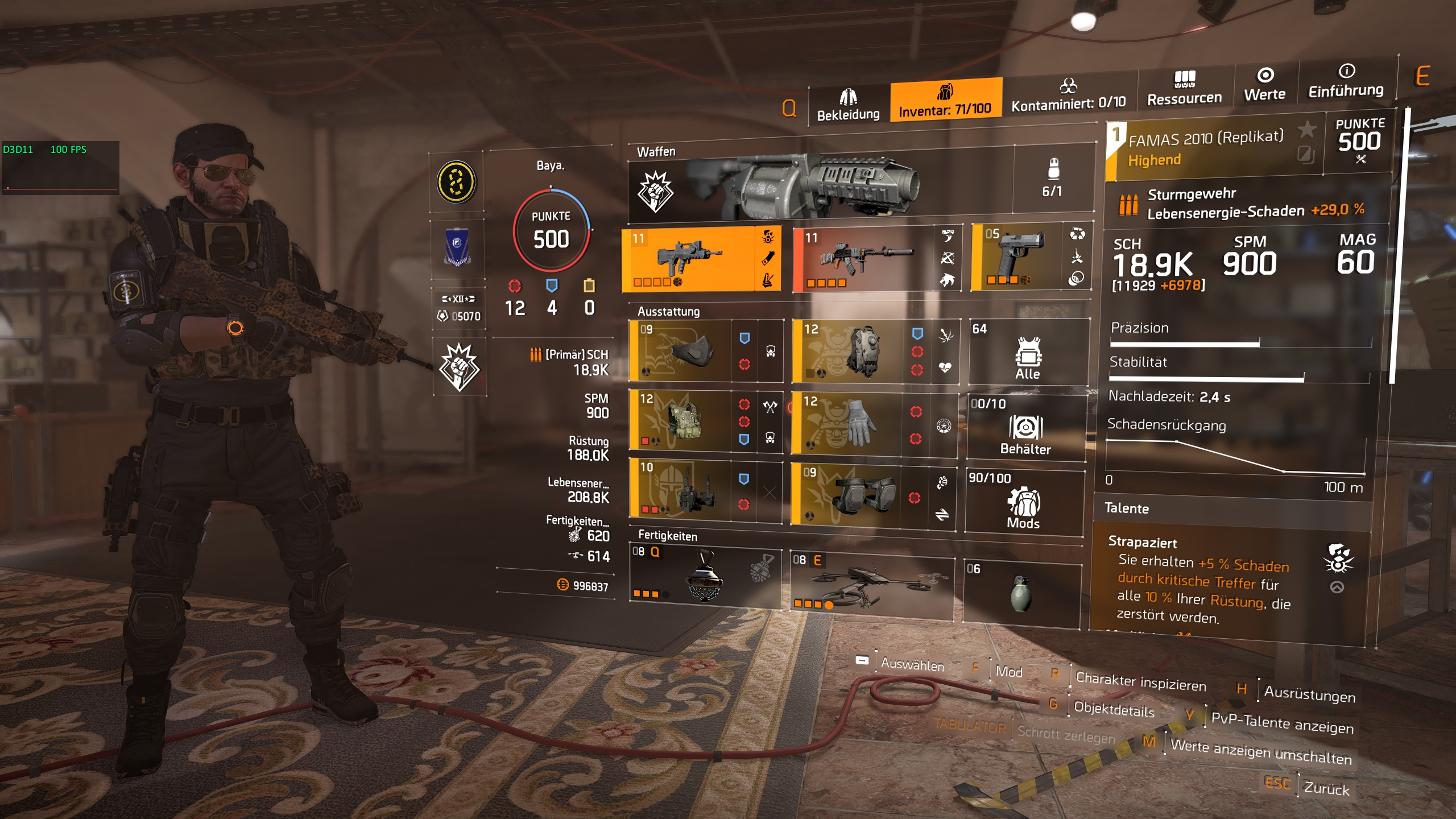
Task: Show the Kontaminiert items tab
Action: (1068, 95)
